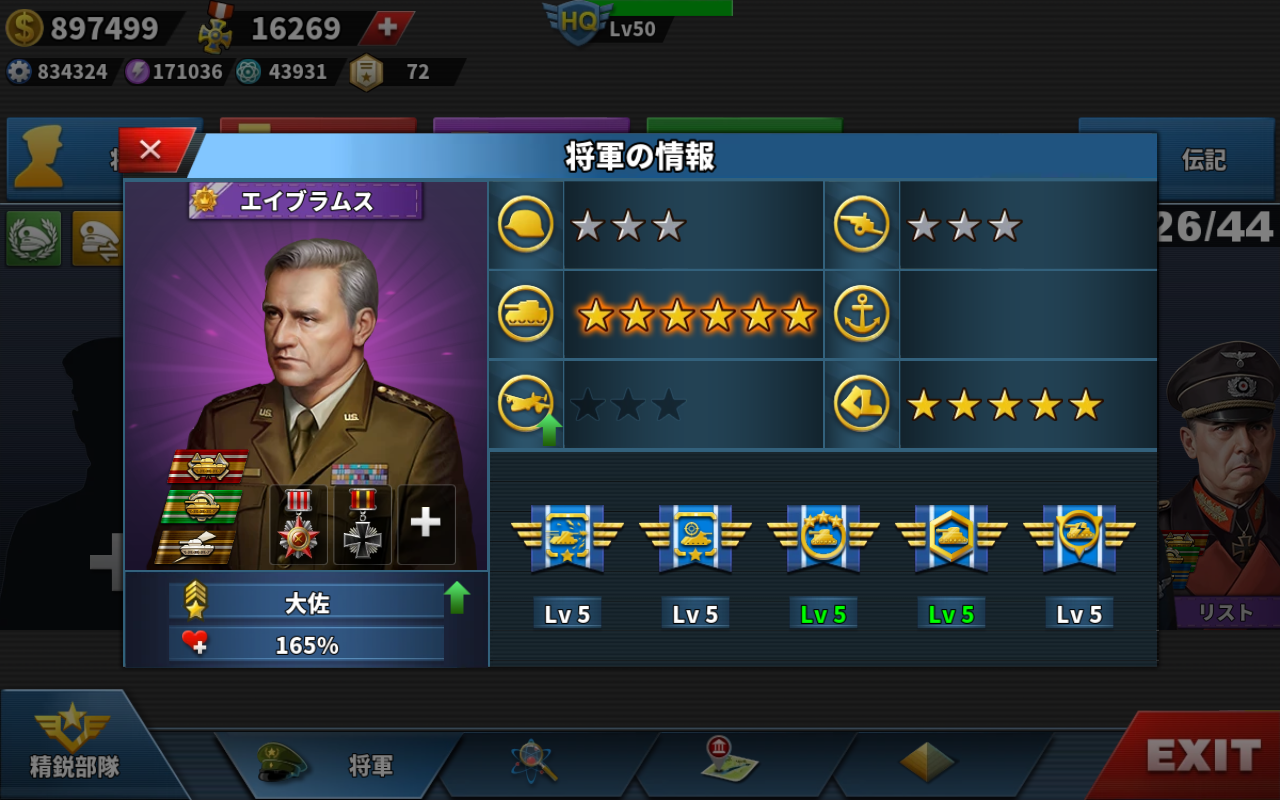Promote the 大佐 rank with green arrow
The image size is (1280, 800).
(457, 598)
